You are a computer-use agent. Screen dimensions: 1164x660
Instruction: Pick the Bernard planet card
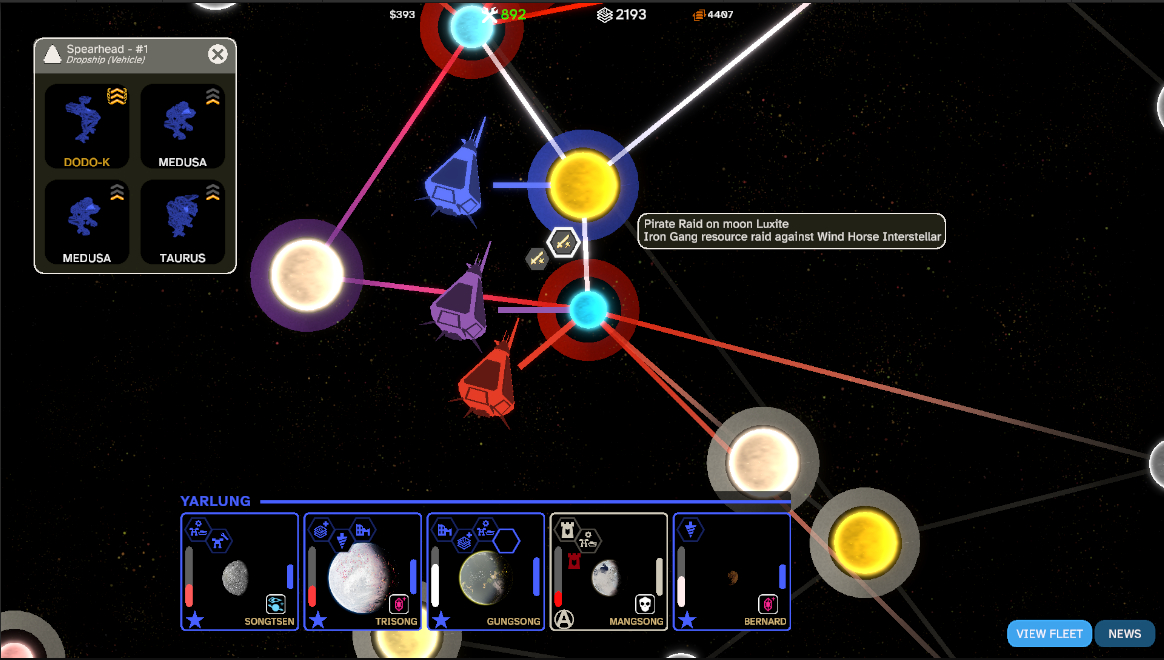731,572
